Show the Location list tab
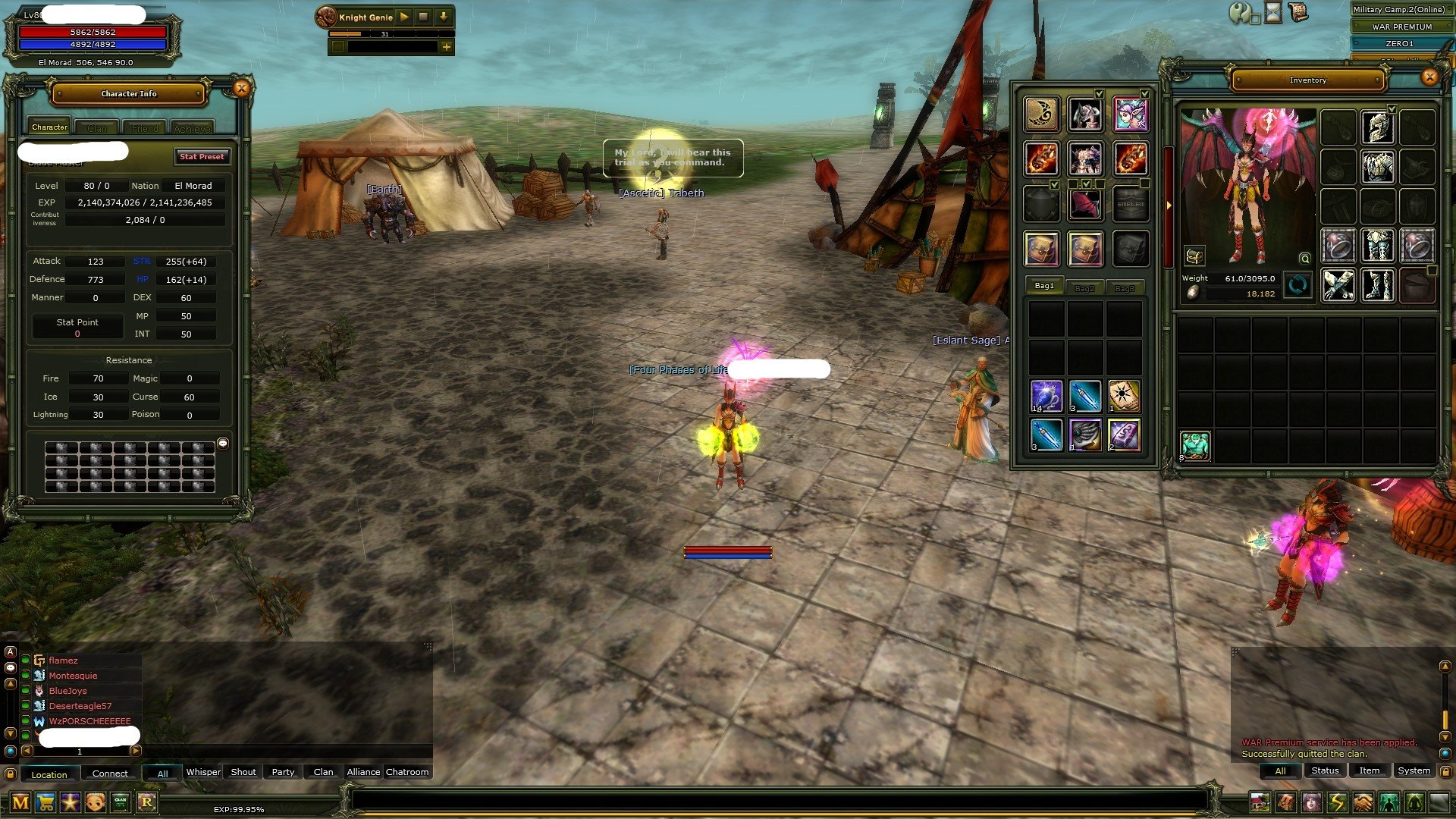The height and width of the screenshot is (819, 1456). tap(49, 774)
